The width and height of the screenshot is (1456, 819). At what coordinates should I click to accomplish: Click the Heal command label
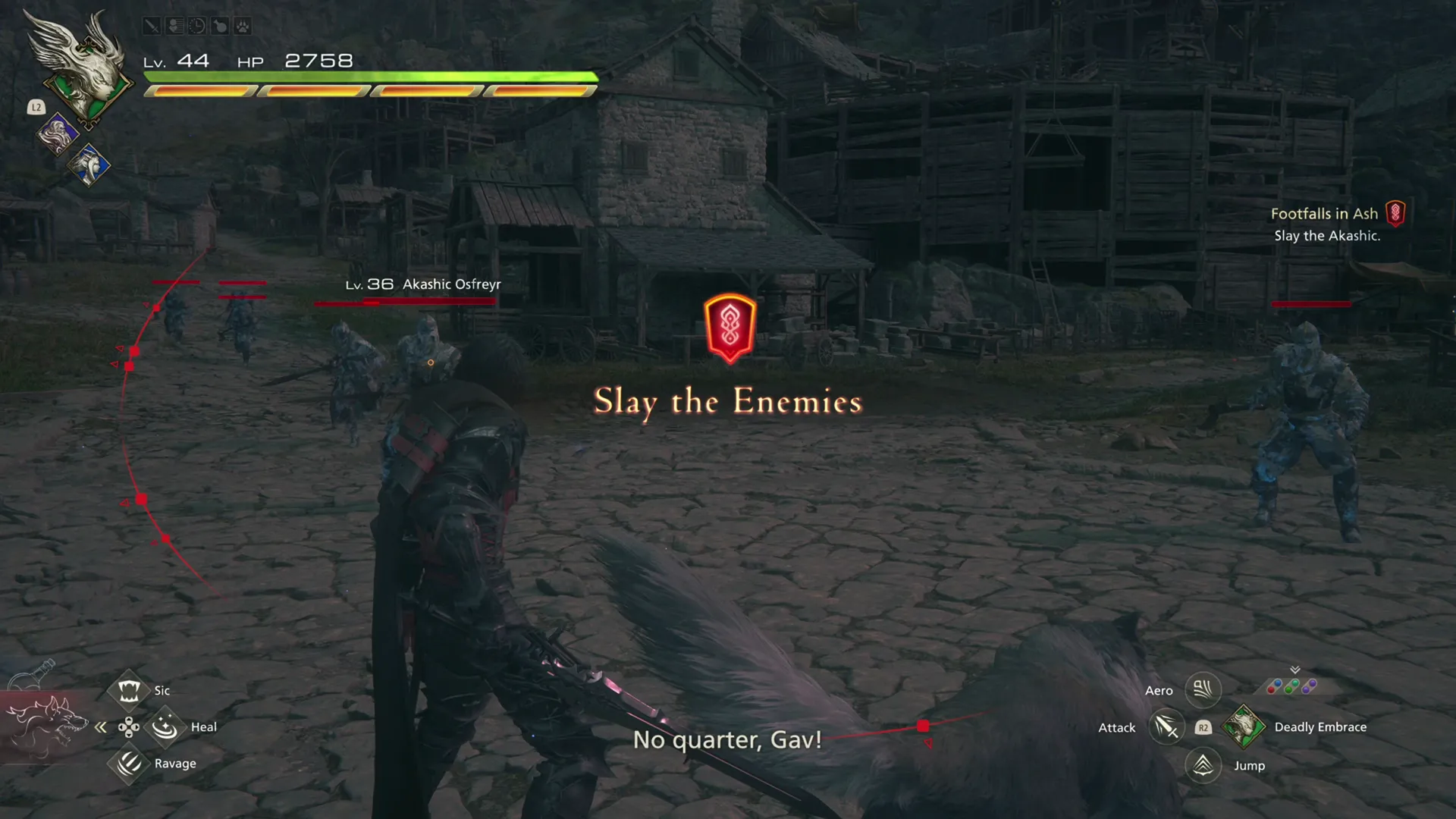click(203, 726)
